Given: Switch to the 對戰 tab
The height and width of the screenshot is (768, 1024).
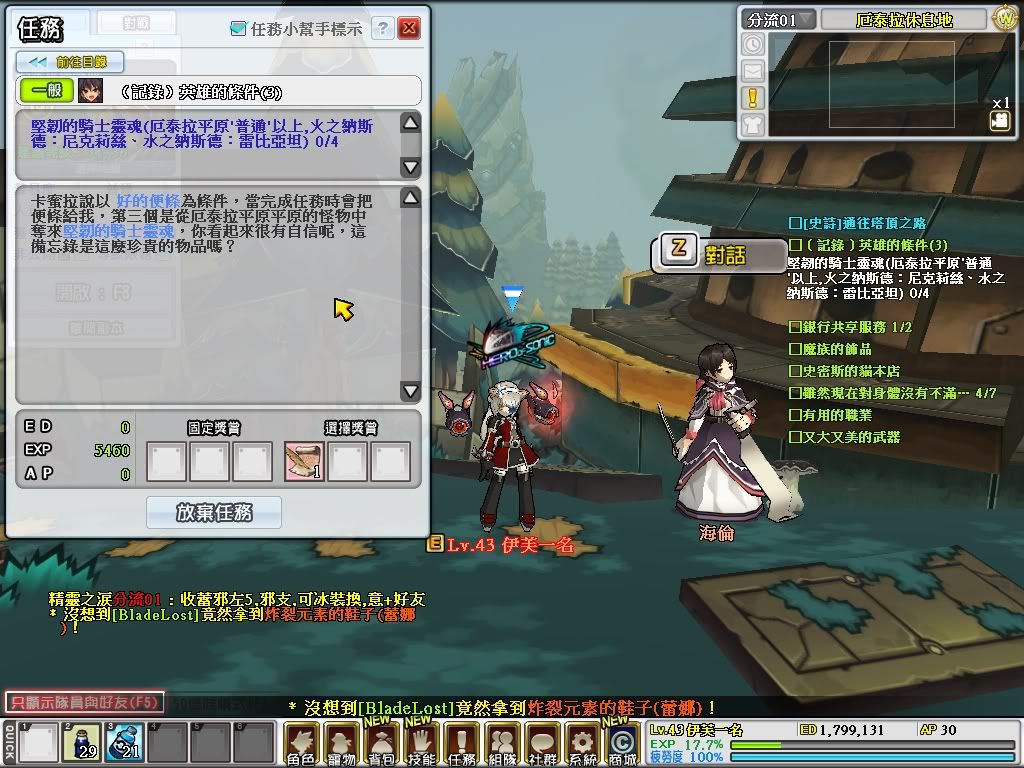Looking at the screenshot, I should tap(136, 23).
